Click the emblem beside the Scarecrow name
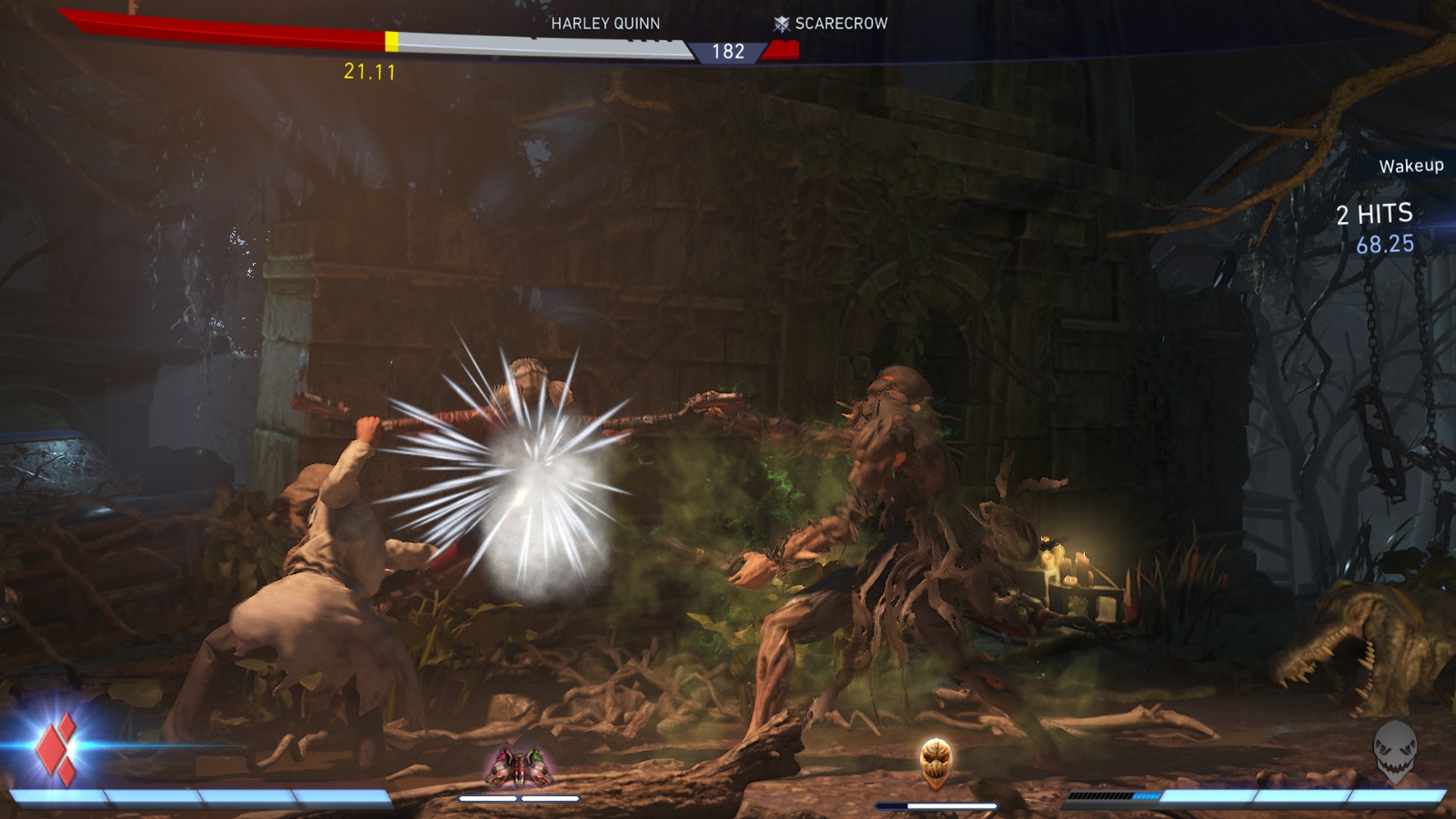1456x819 pixels. pyautogui.click(x=781, y=24)
